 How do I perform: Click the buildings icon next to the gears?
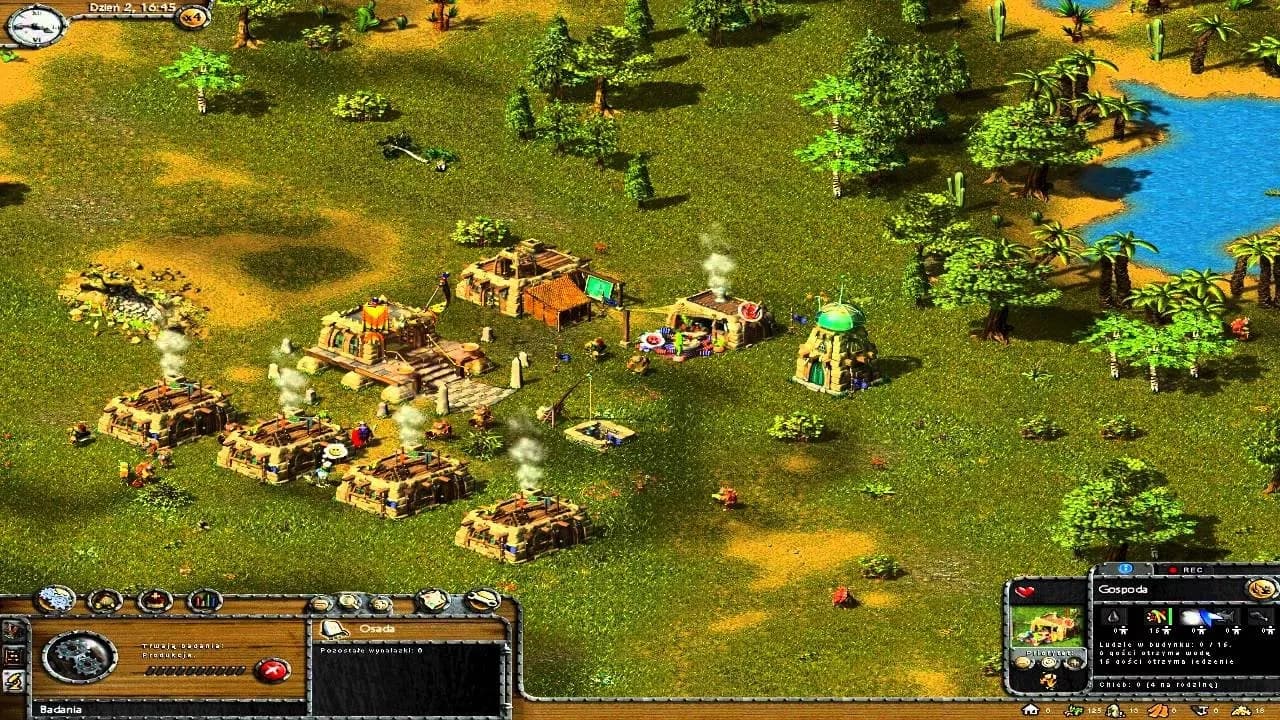click(x=102, y=600)
